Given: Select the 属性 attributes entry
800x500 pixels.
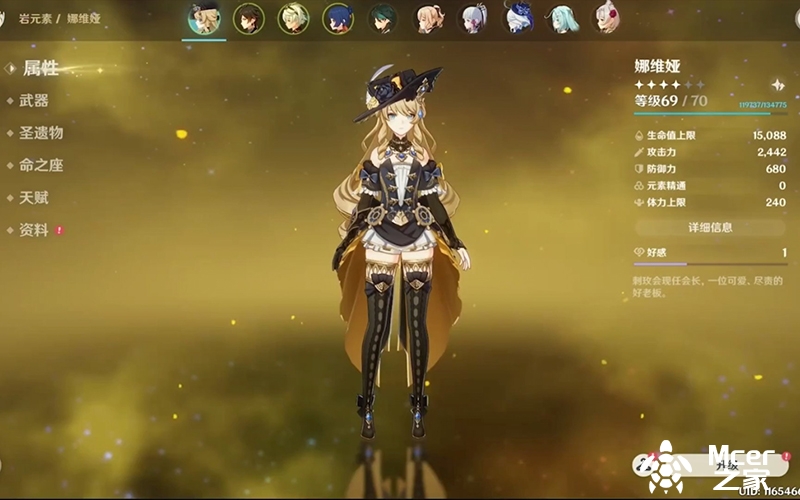Looking at the screenshot, I should 41,69.
